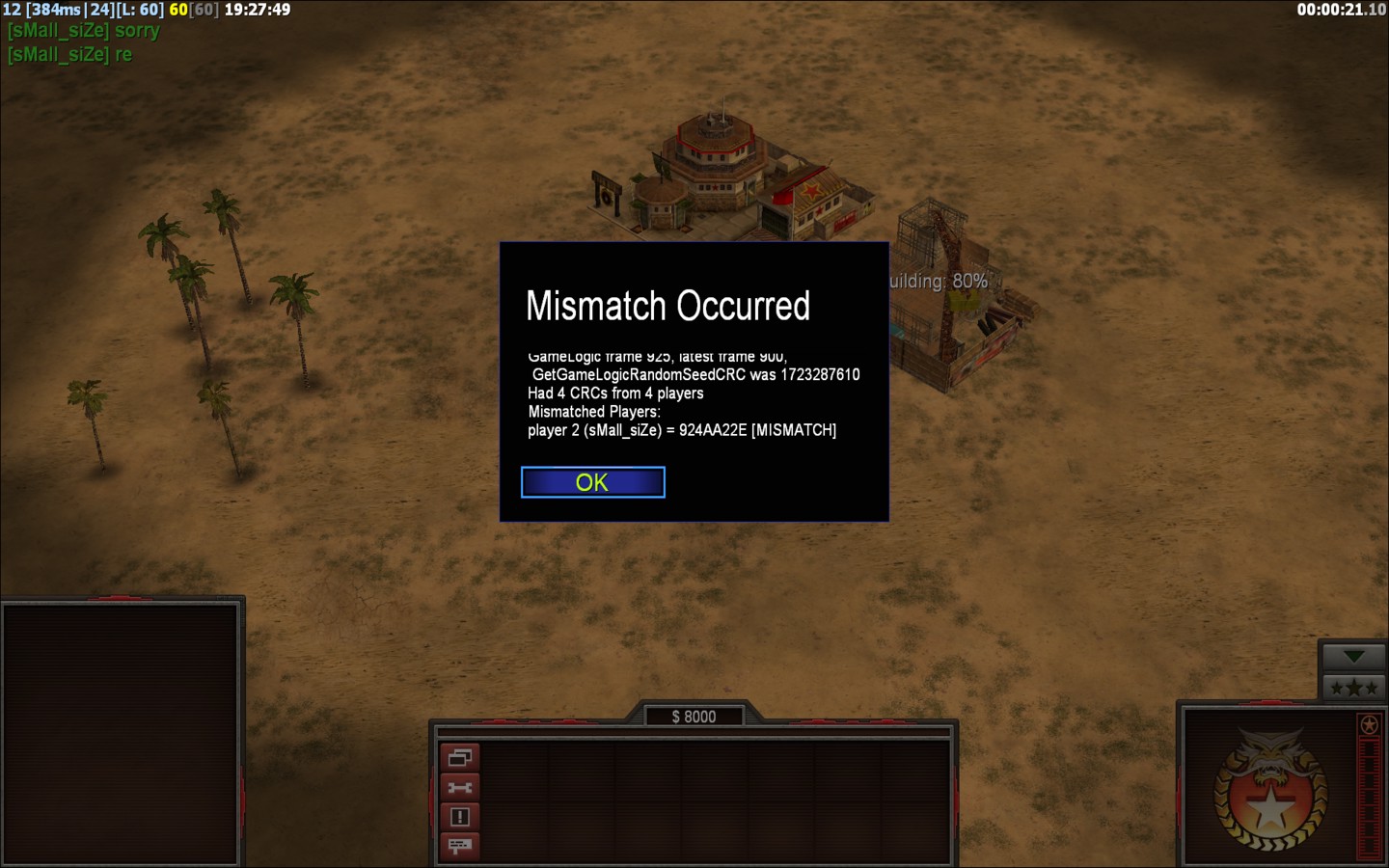Click the China dragon faction emblem

(1269, 791)
